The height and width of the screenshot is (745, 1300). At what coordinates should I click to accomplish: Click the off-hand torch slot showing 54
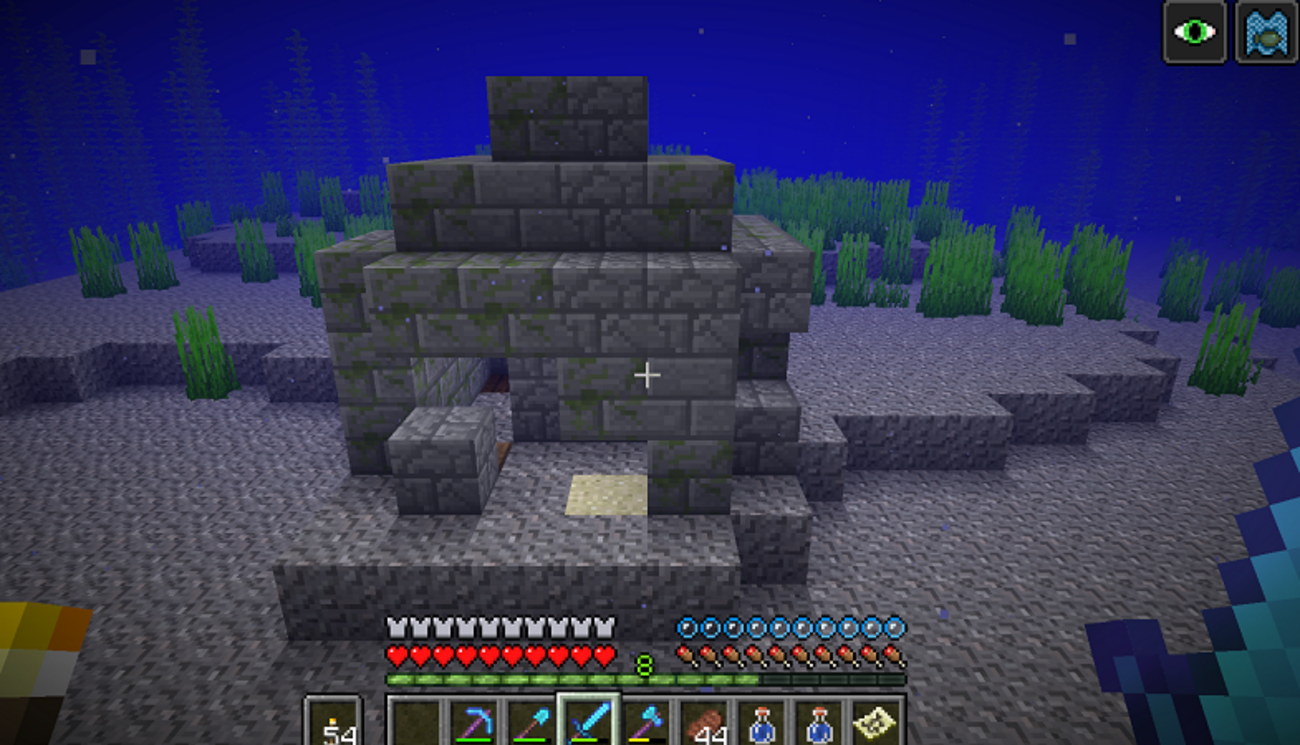coord(333,722)
